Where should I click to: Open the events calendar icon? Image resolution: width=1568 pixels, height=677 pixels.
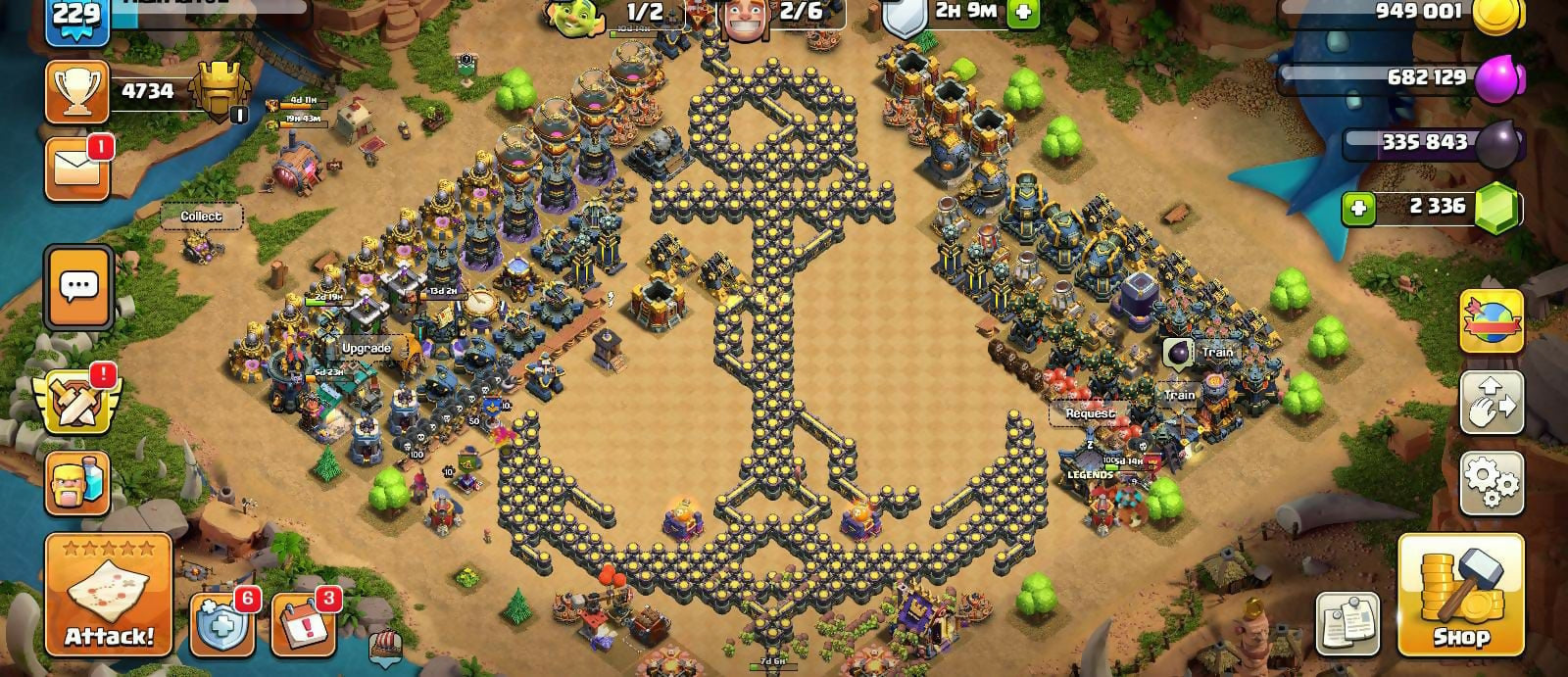(303, 624)
